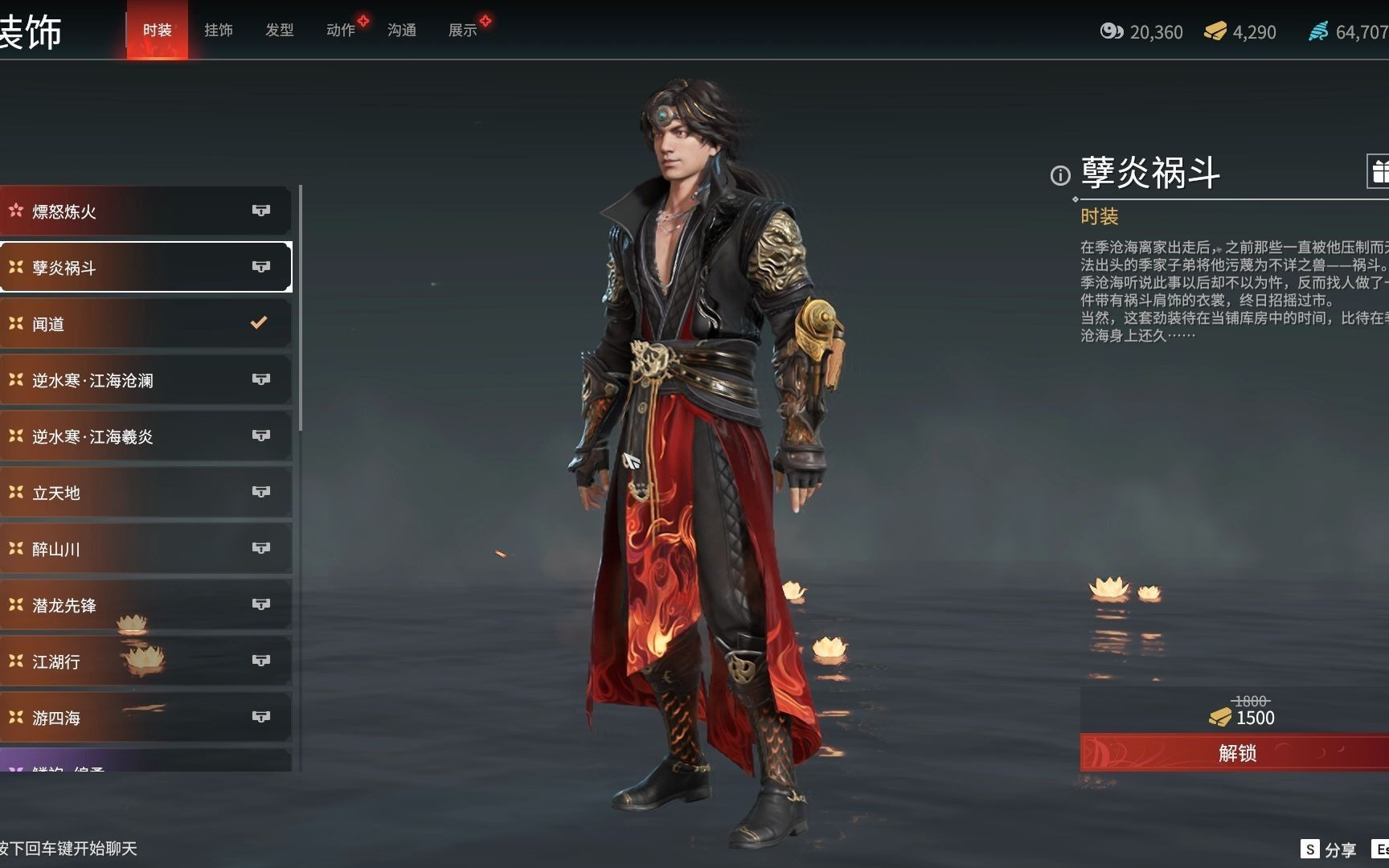The width and height of the screenshot is (1389, 868).
Task: Expand the 展示 section
Action: coord(463,30)
